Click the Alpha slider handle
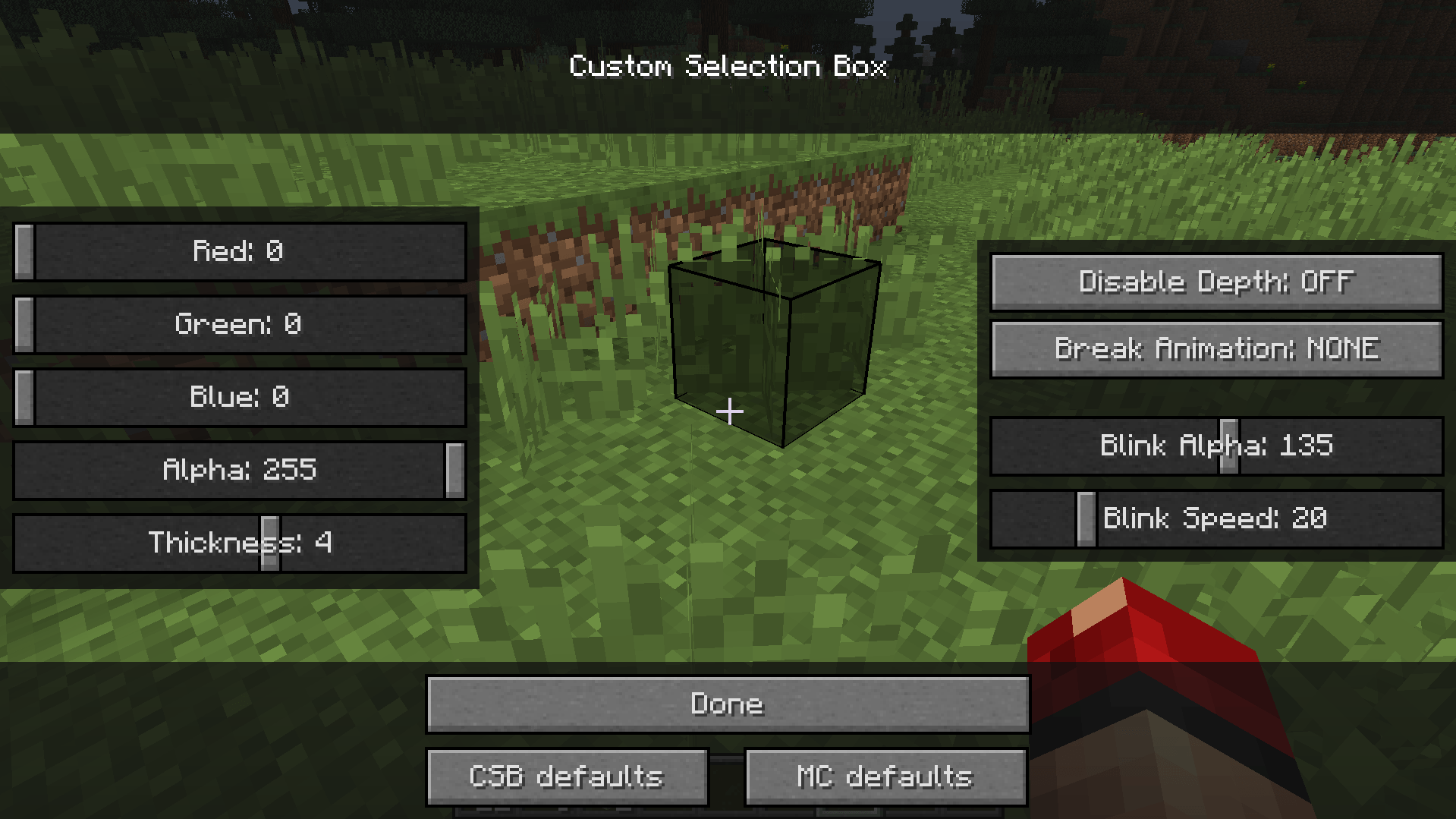 pos(453,470)
